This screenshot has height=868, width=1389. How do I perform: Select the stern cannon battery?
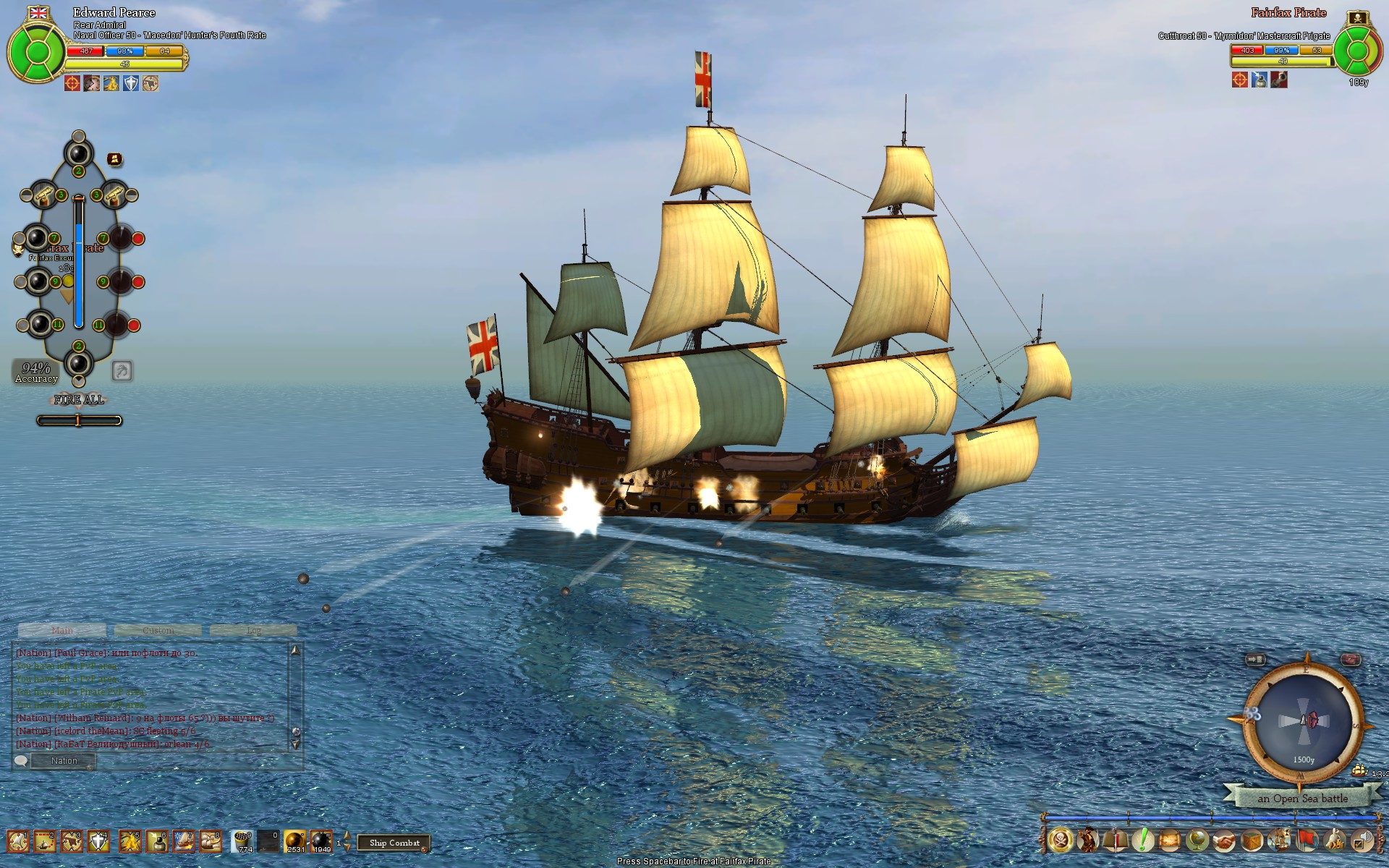(78, 362)
